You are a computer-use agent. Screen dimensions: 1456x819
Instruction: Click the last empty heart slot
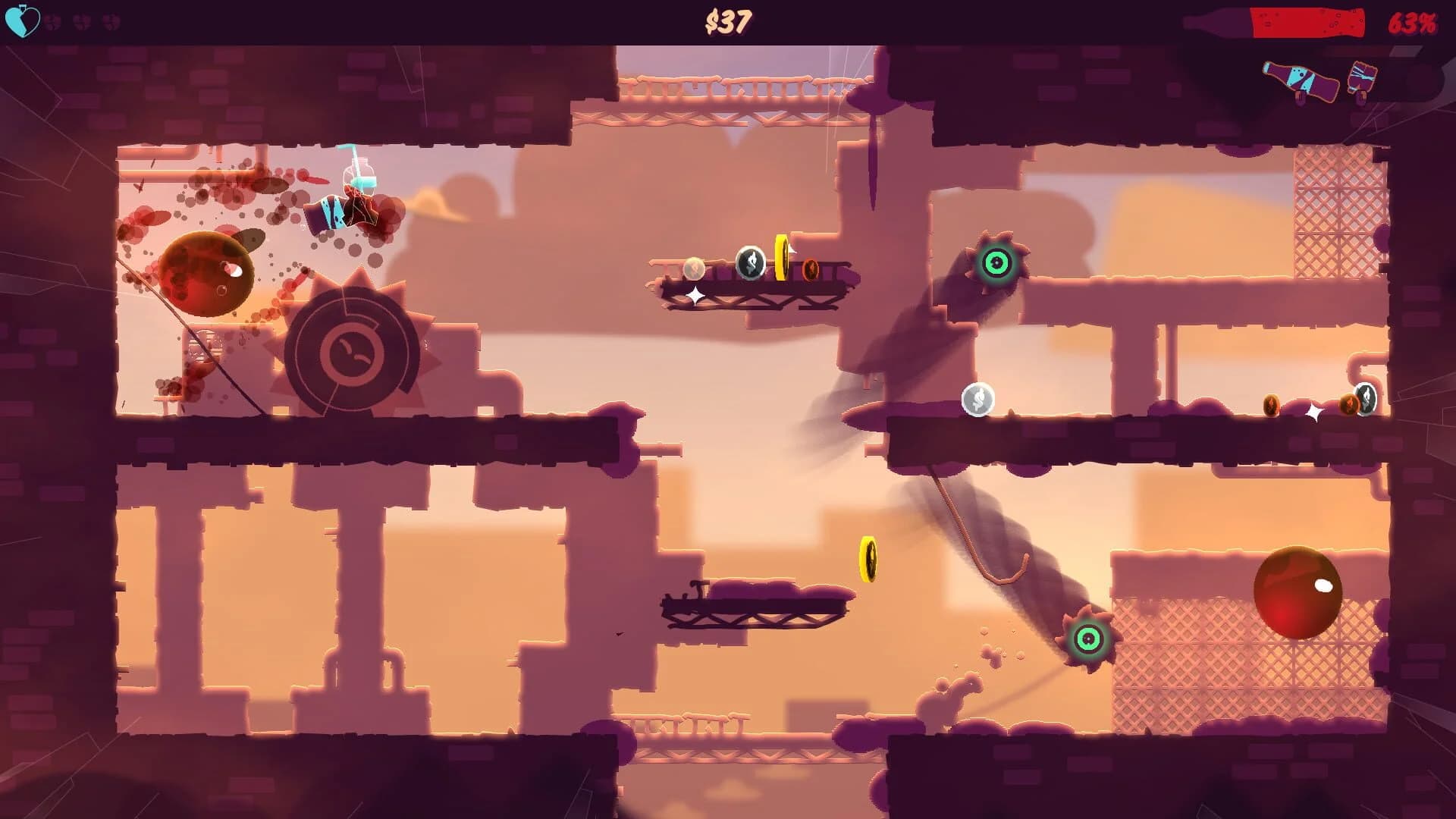[112, 21]
